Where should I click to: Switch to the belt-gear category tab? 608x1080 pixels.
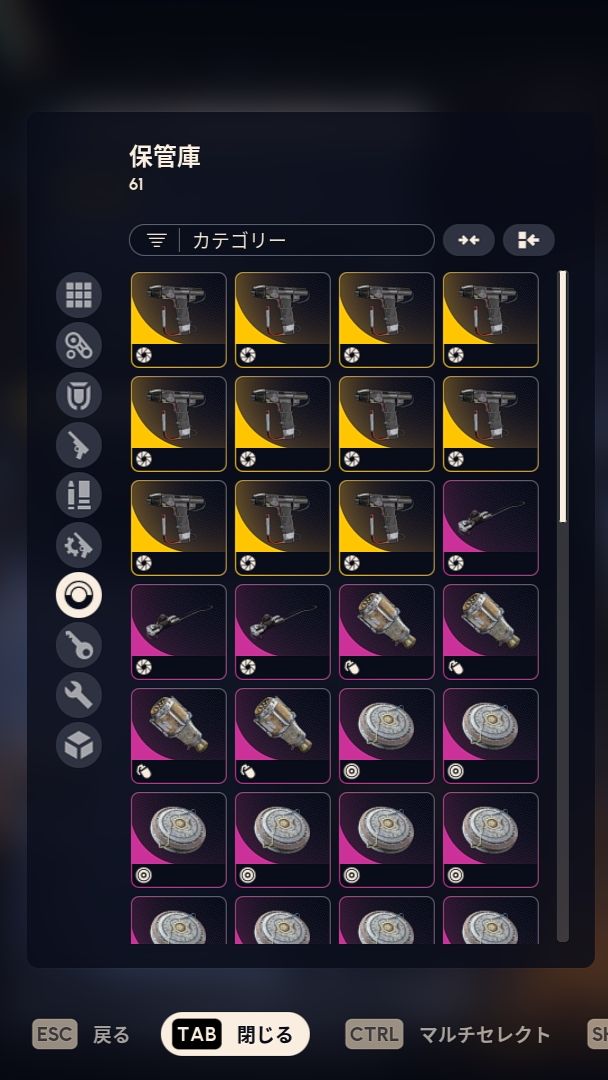(79, 345)
